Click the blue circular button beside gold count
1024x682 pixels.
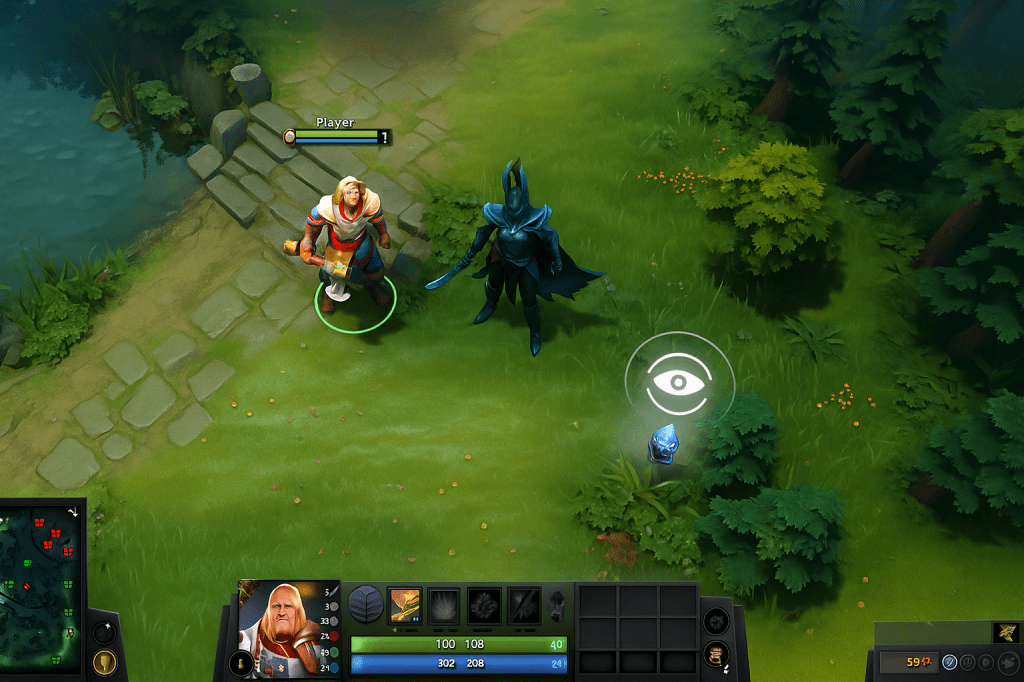[950, 661]
